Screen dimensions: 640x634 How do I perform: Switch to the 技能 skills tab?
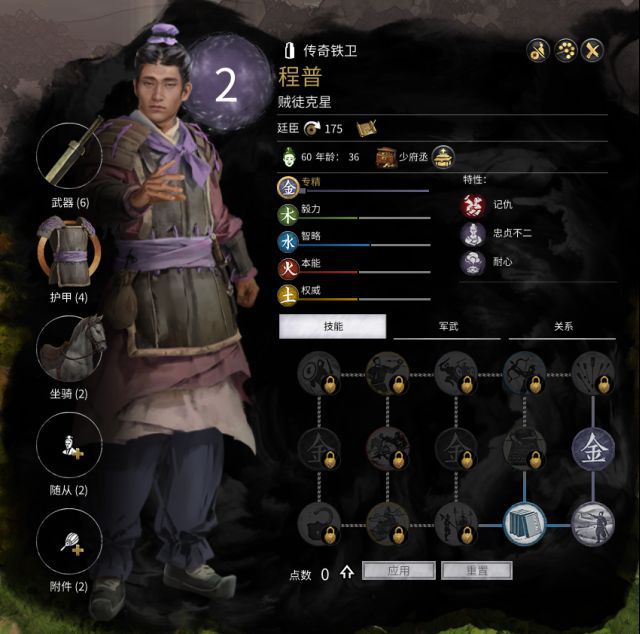coord(332,327)
